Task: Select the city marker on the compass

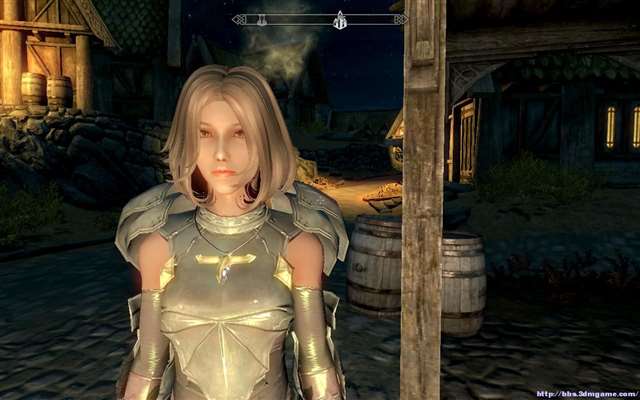Action: coord(339,19)
